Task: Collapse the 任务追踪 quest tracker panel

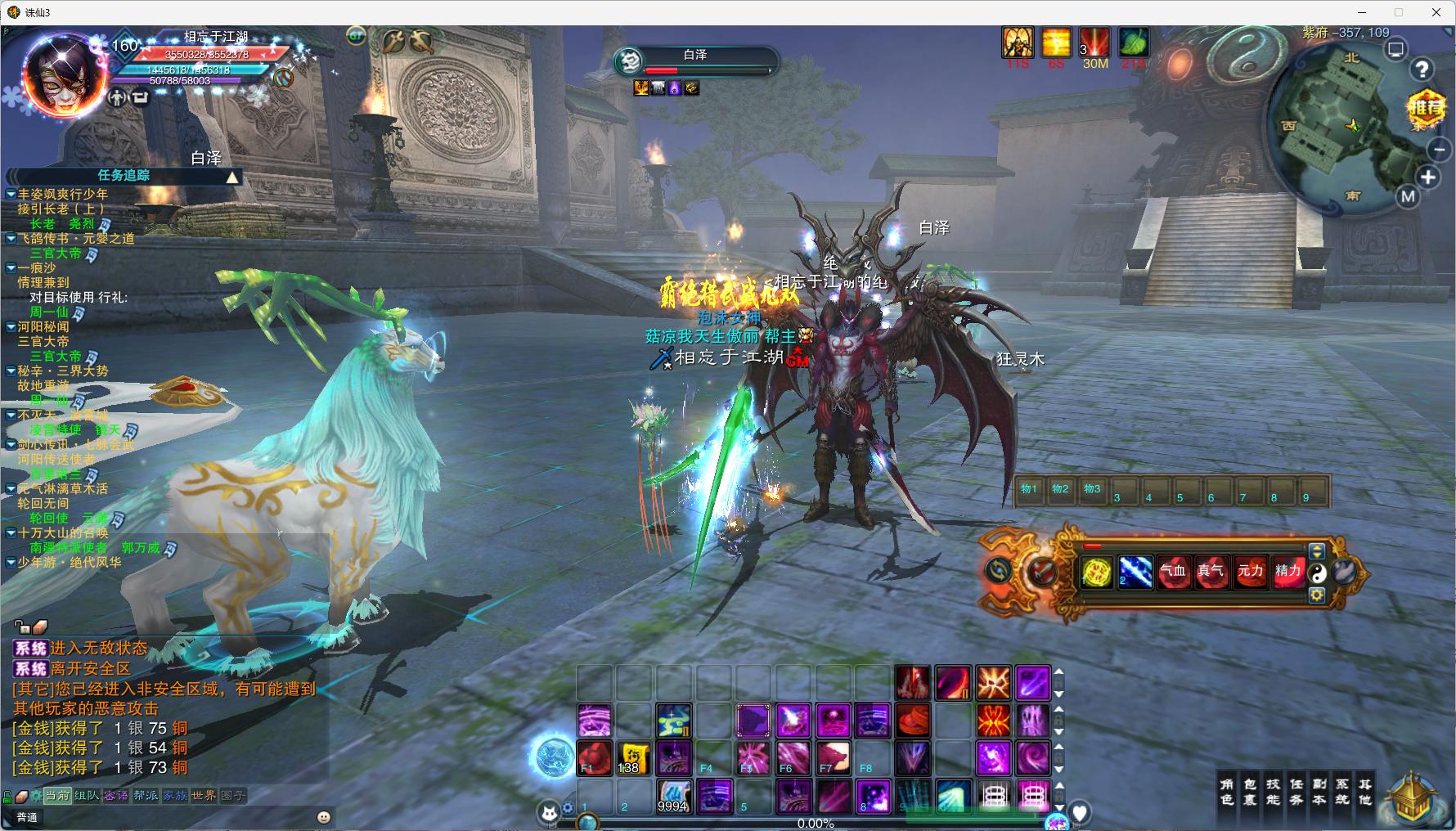Action: pyautogui.click(x=233, y=177)
